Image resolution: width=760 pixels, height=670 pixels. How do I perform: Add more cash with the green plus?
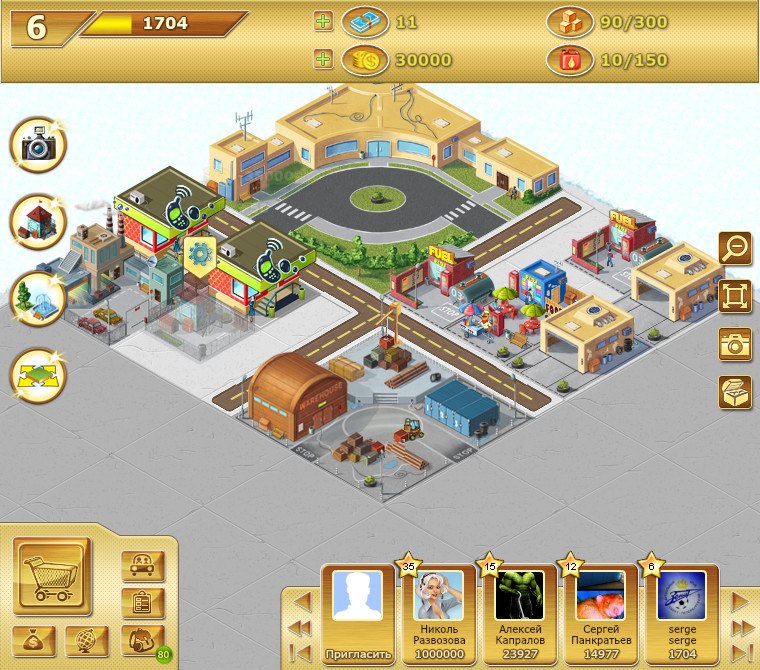tap(323, 21)
